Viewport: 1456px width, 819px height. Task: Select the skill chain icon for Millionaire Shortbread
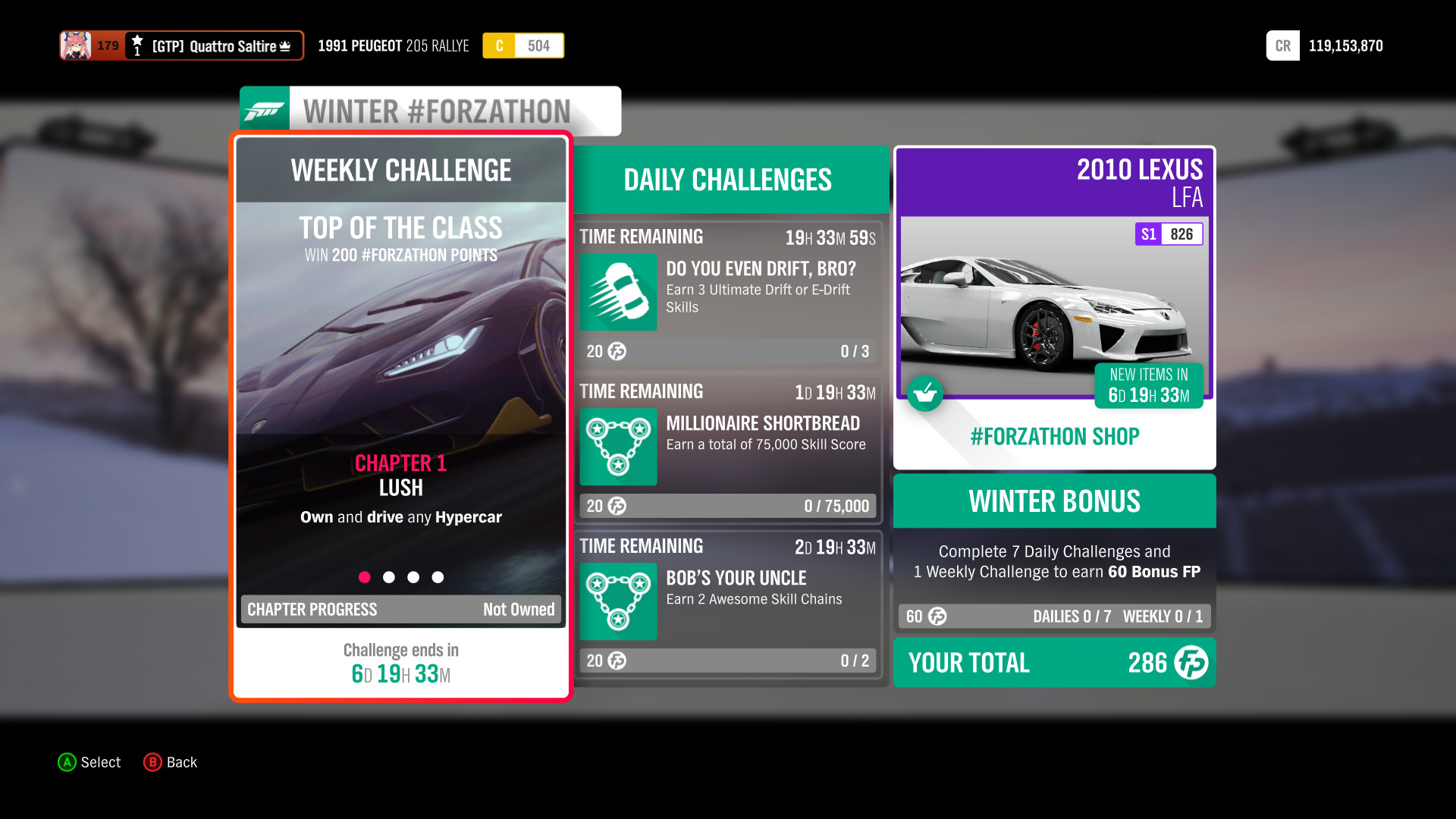pos(617,447)
